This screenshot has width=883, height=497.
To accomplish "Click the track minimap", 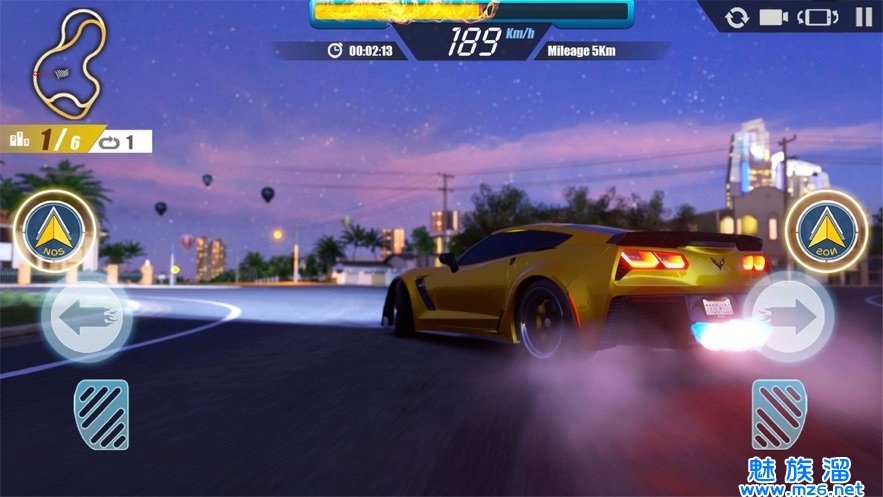I will pyautogui.click(x=67, y=61).
